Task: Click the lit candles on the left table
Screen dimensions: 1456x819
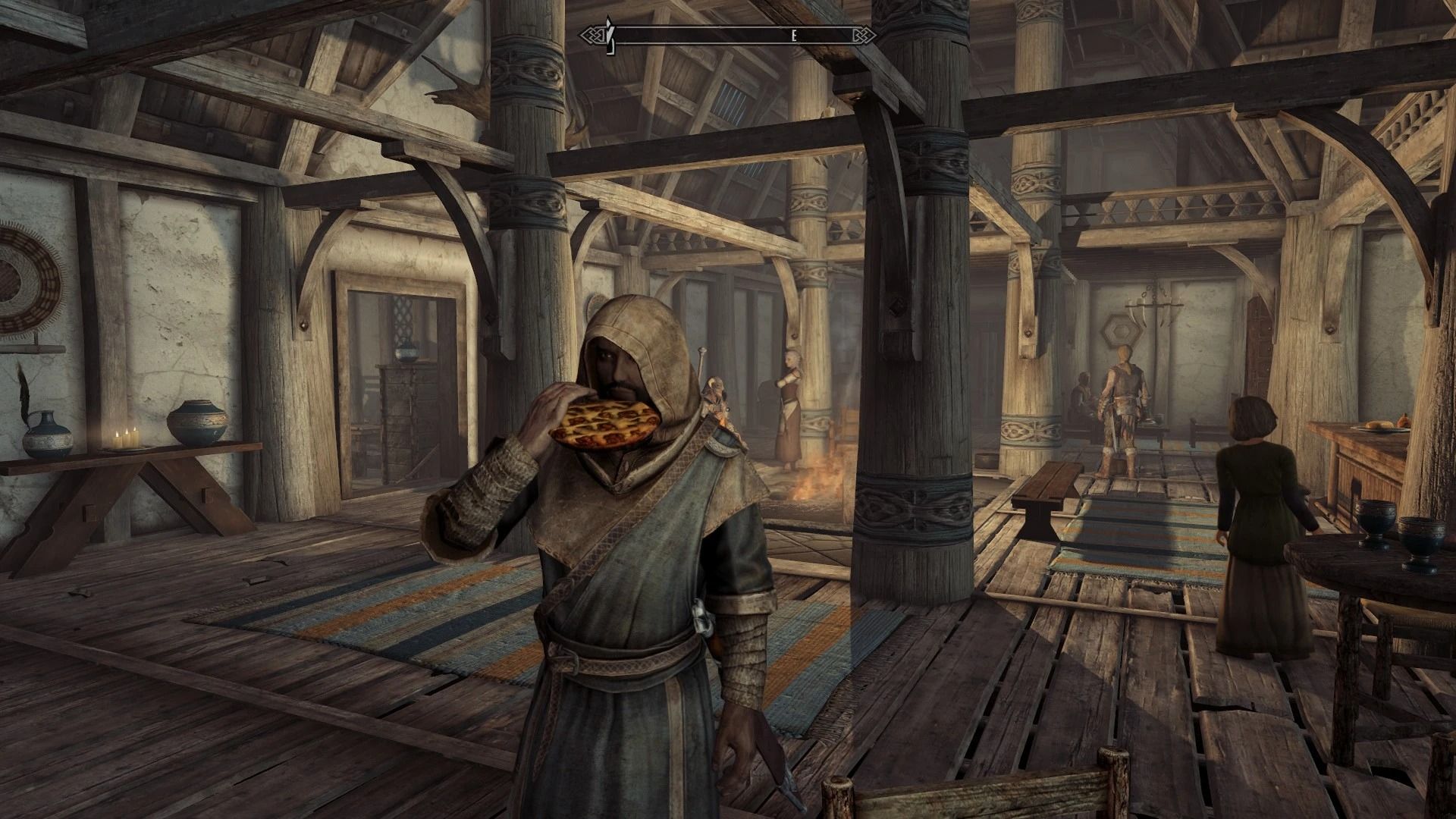Action: [127, 438]
